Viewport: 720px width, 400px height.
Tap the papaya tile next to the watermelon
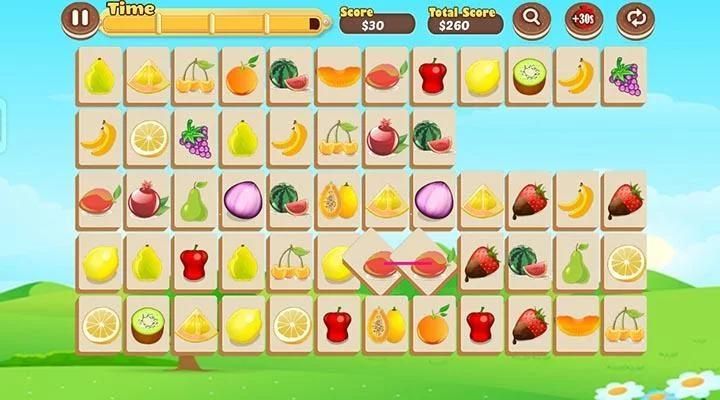(336, 199)
